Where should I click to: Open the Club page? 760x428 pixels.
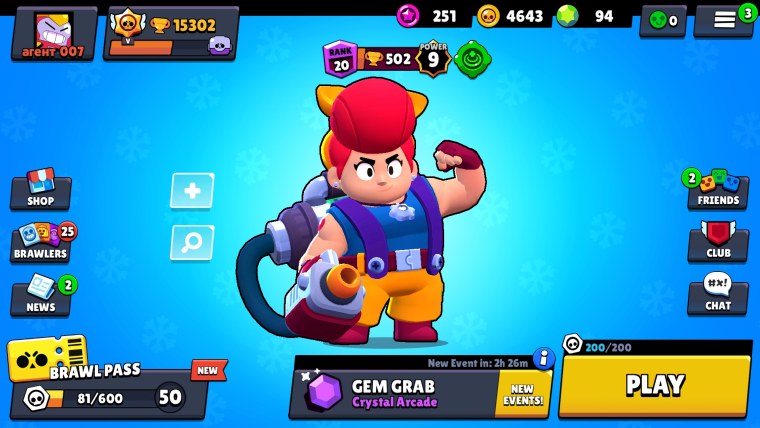718,243
